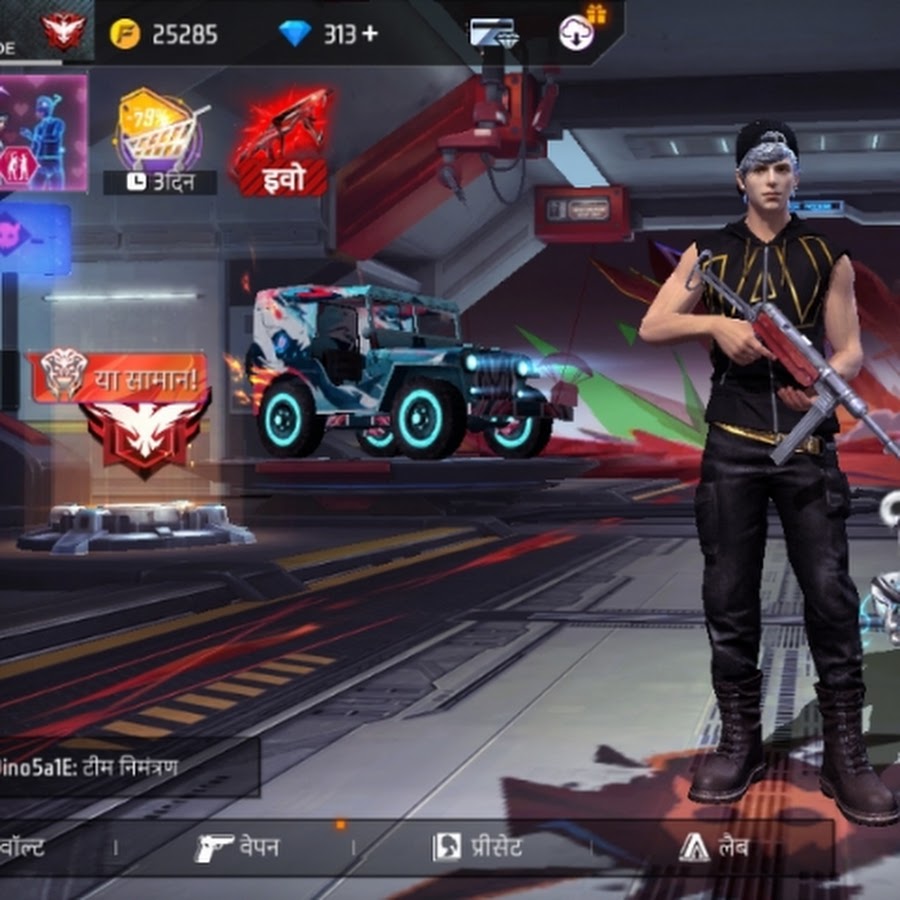Open the card with diamond icon
Image resolution: width=900 pixels, height=900 pixels.
pyautogui.click(x=494, y=33)
